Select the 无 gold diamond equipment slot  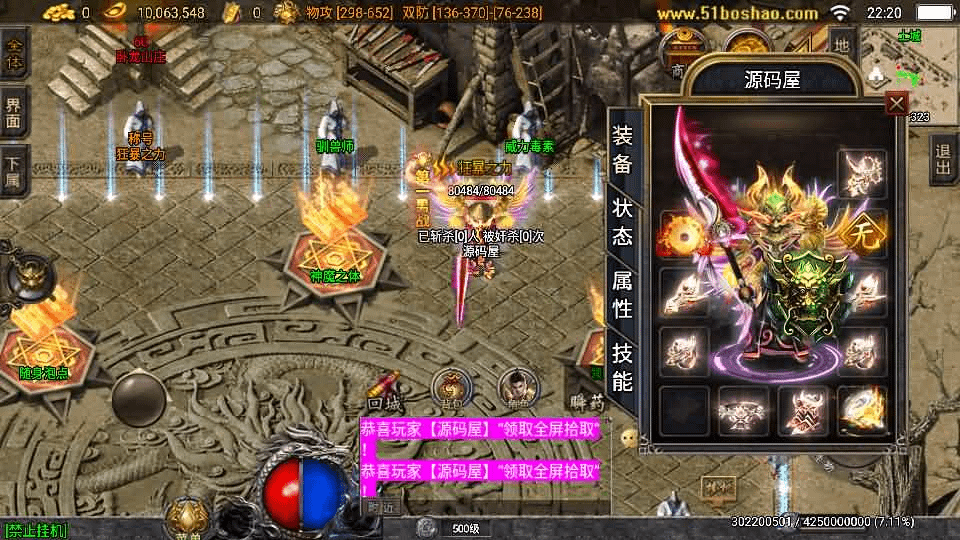[x=861, y=233]
